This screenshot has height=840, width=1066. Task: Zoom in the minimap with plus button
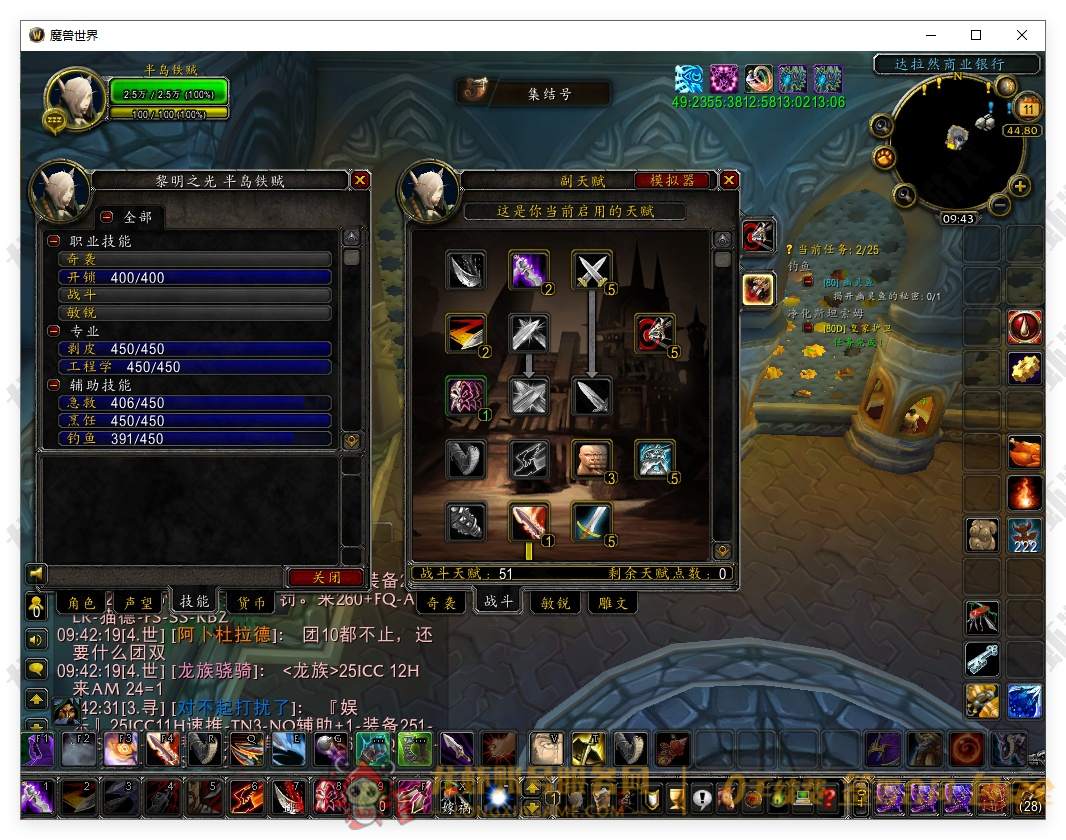1020,186
